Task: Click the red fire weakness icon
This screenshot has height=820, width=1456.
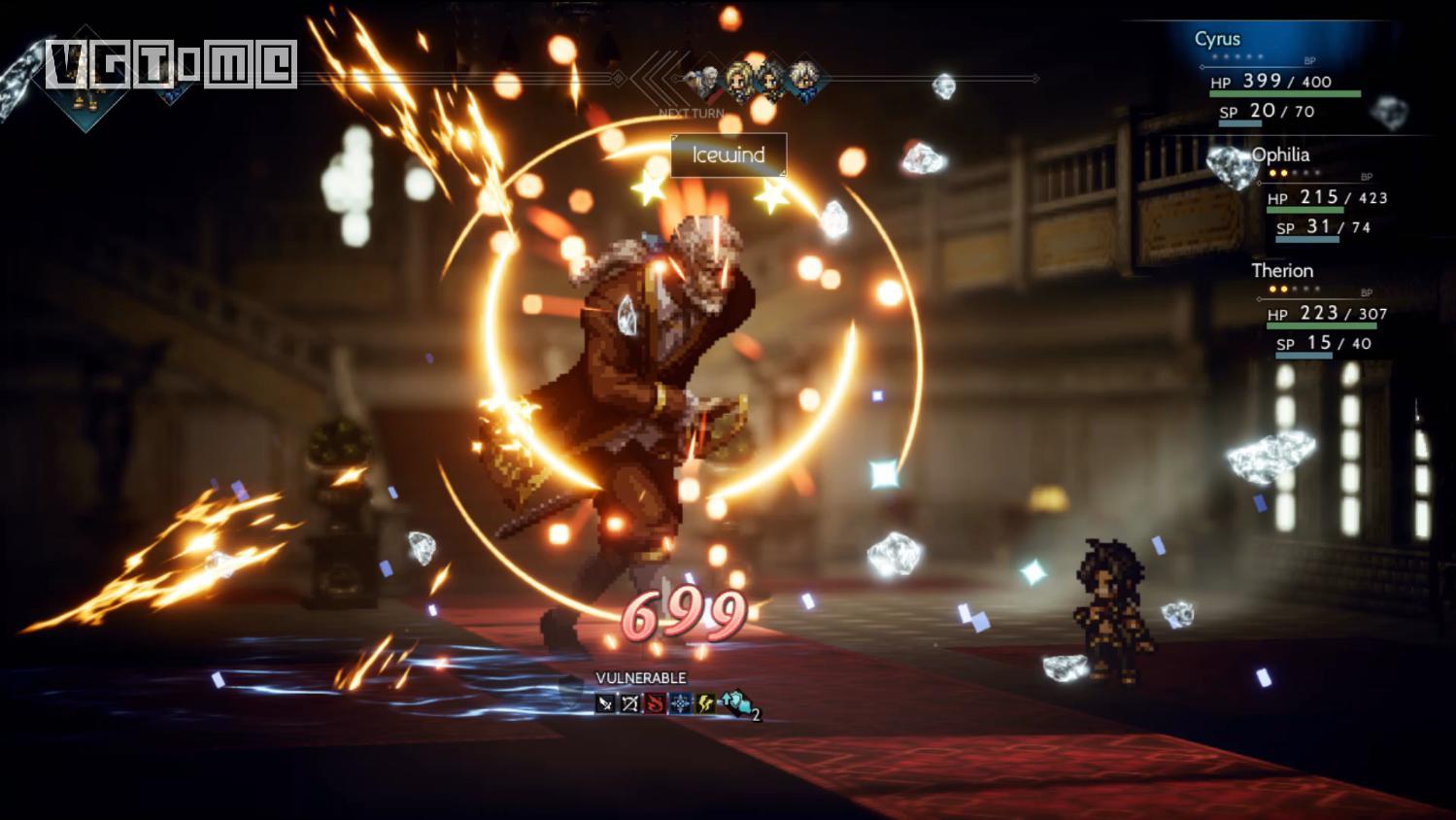Action: 656,702
